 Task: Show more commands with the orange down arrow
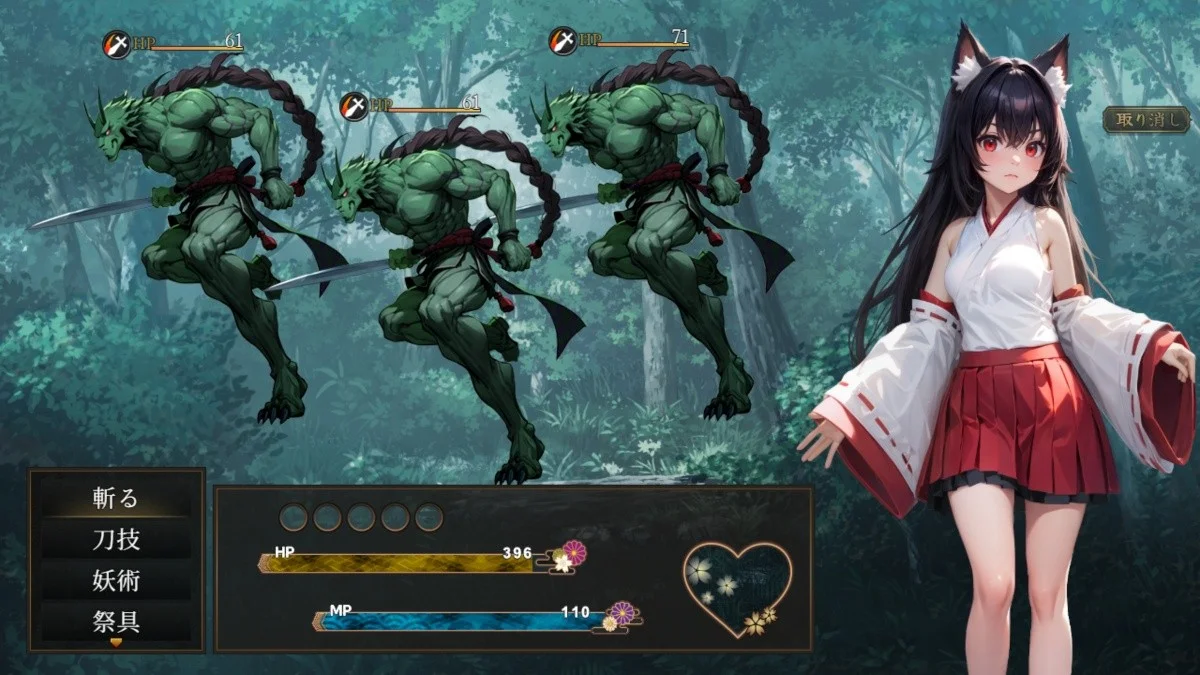point(116,642)
